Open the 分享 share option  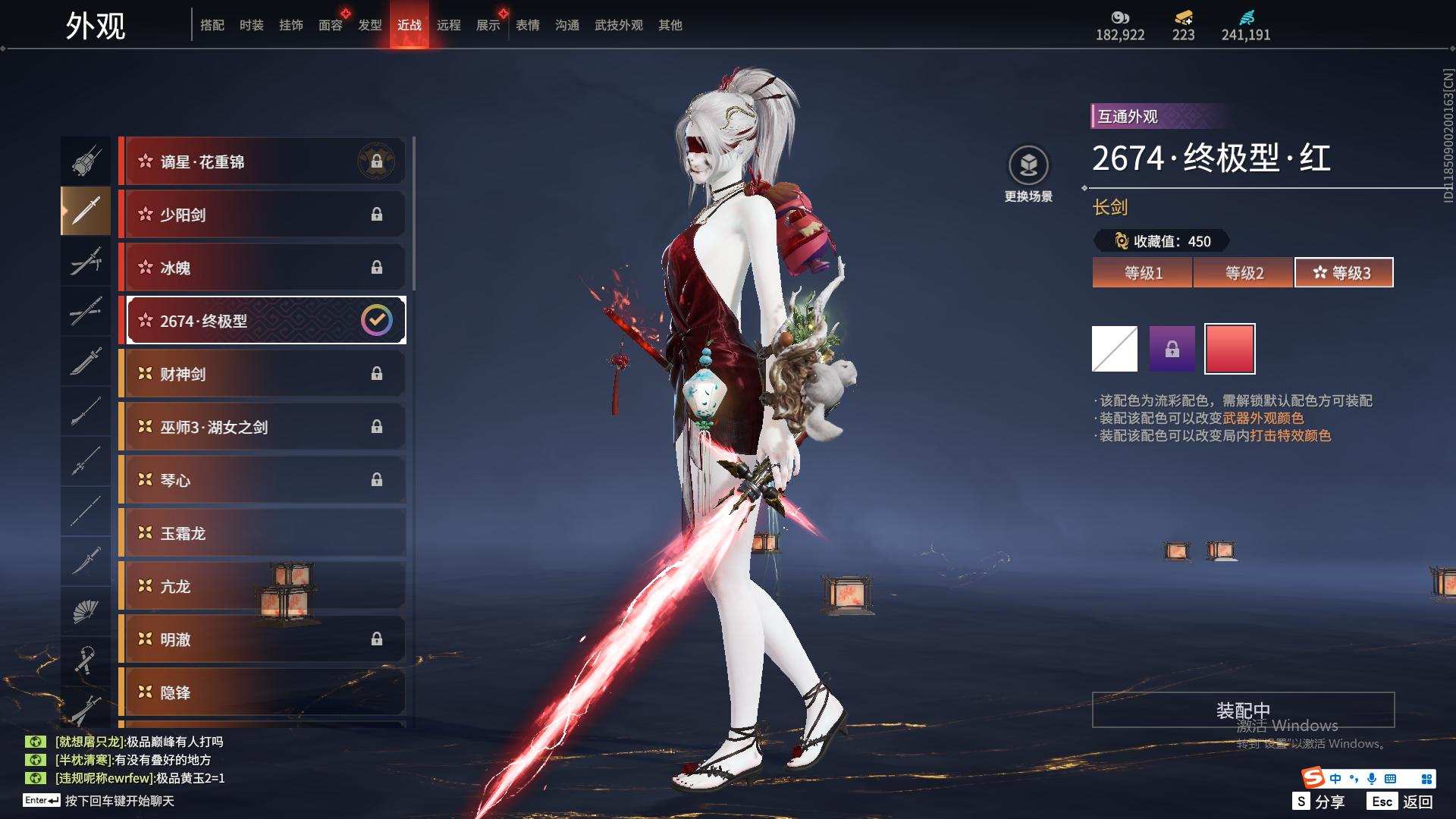1319,801
